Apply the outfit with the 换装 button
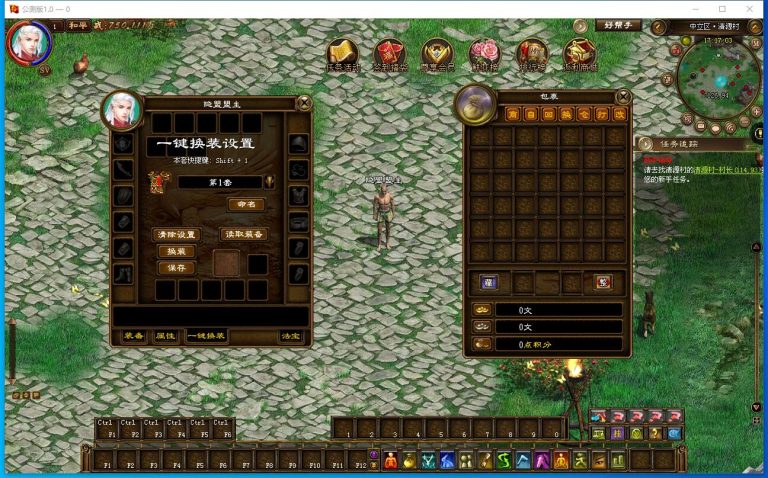Viewport: 768px width, 478px height. pyautogui.click(x=176, y=251)
